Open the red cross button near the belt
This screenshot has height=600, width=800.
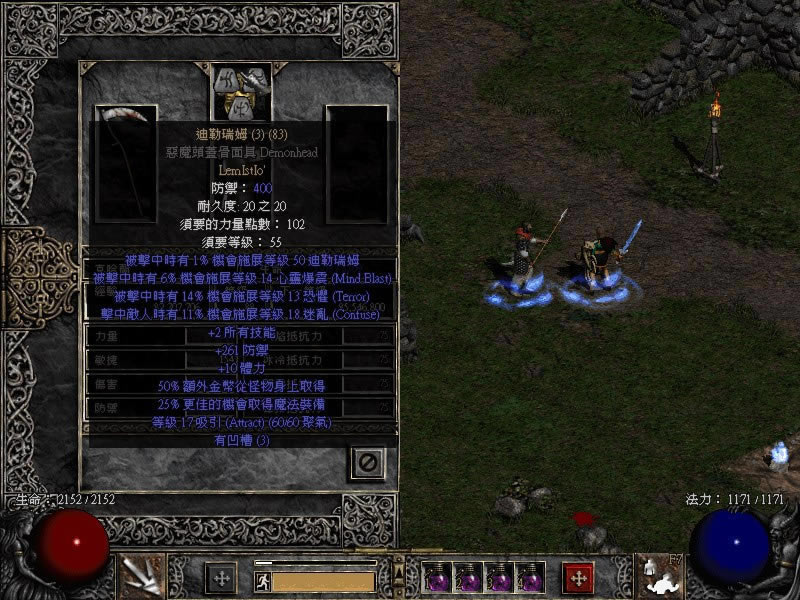point(578,577)
